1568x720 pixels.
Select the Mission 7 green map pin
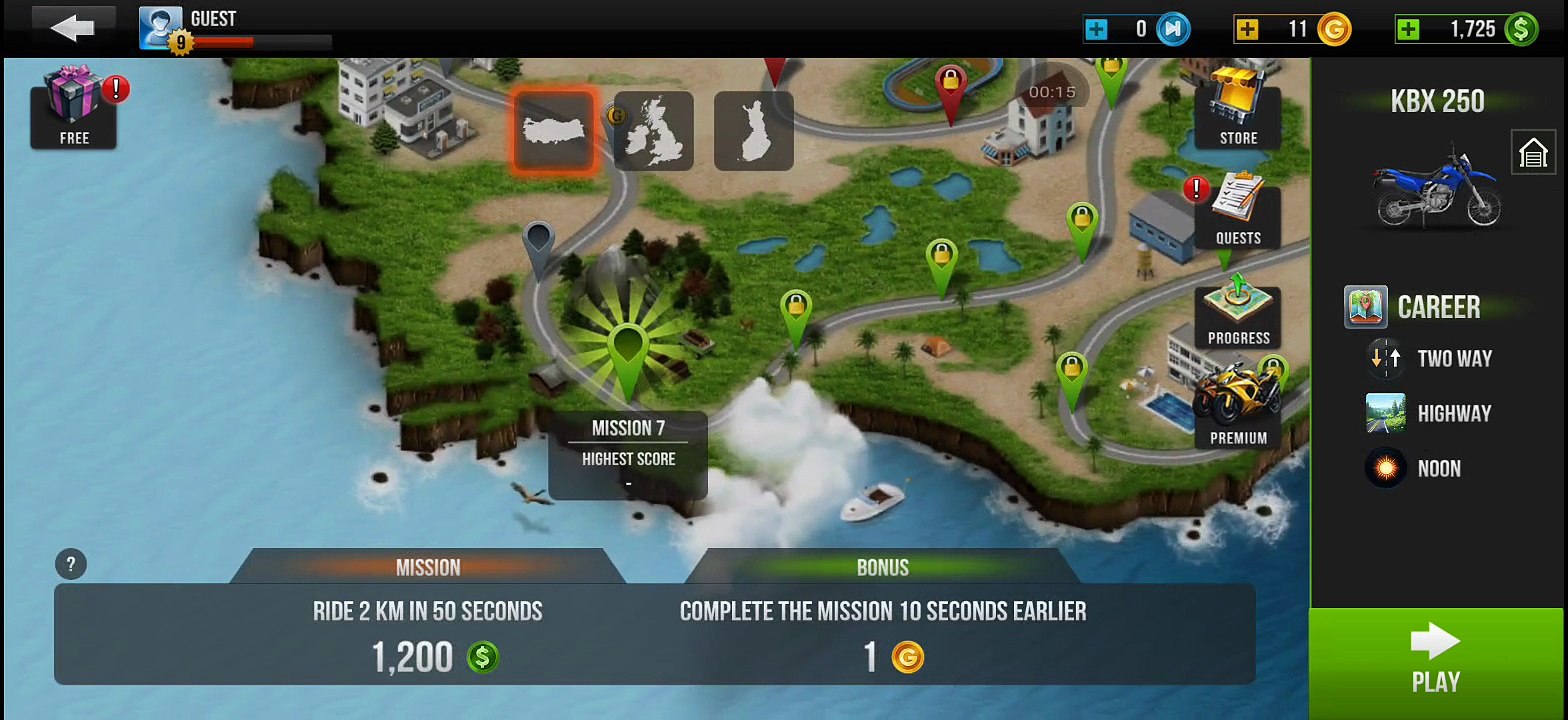627,350
